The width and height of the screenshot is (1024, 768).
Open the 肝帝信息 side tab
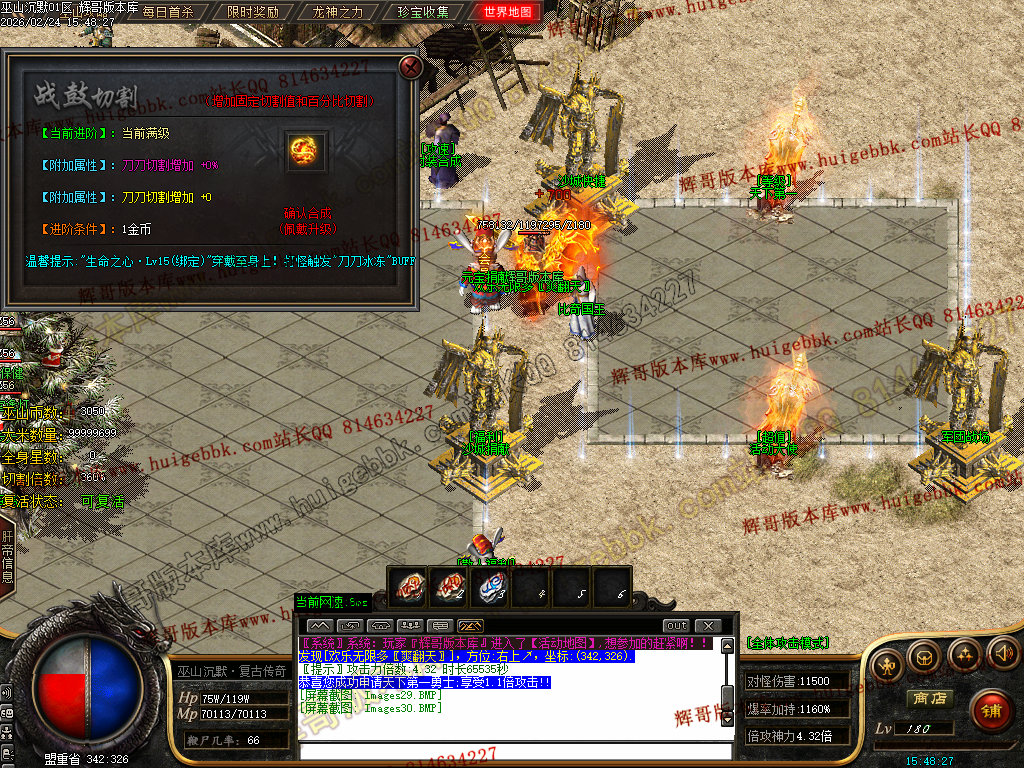(x=7, y=550)
